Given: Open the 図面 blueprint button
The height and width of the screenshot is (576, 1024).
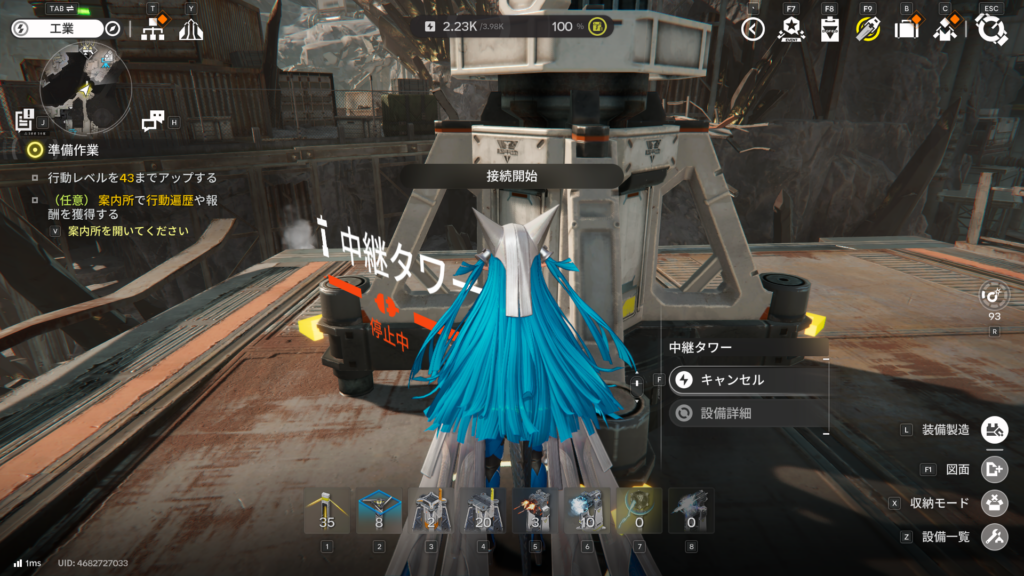Looking at the screenshot, I should [994, 468].
